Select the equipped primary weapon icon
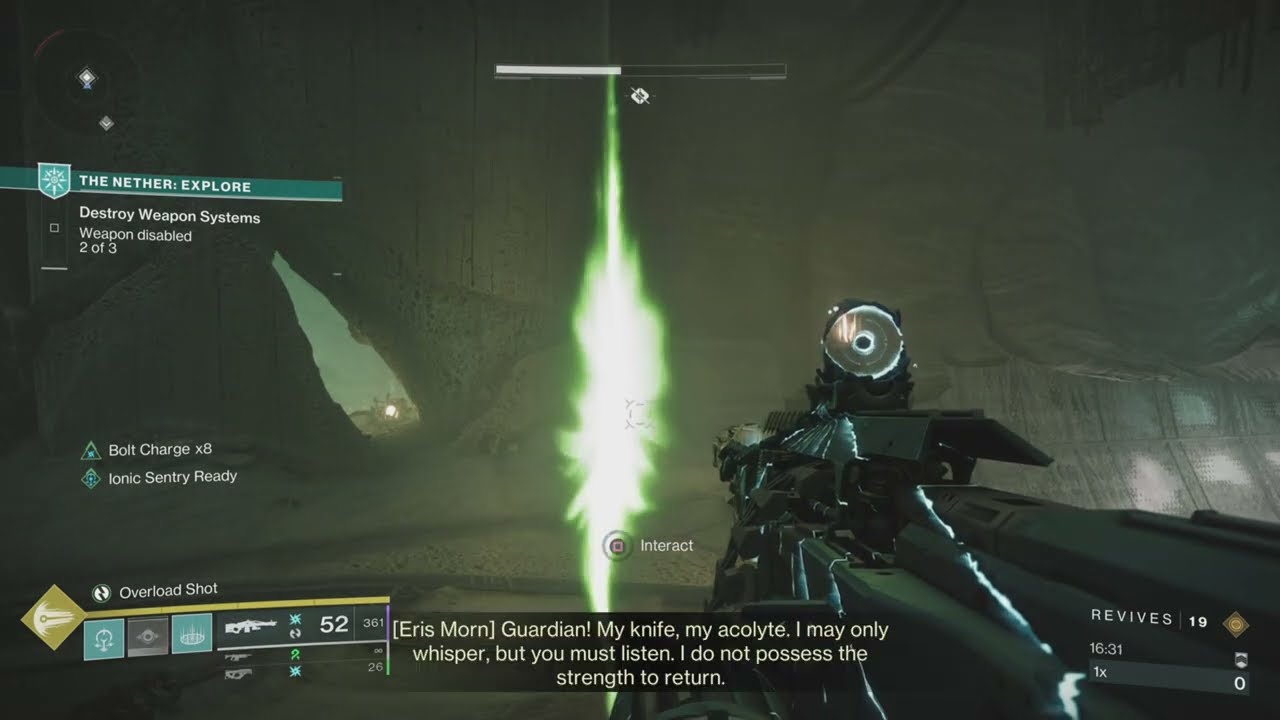 (x=251, y=627)
